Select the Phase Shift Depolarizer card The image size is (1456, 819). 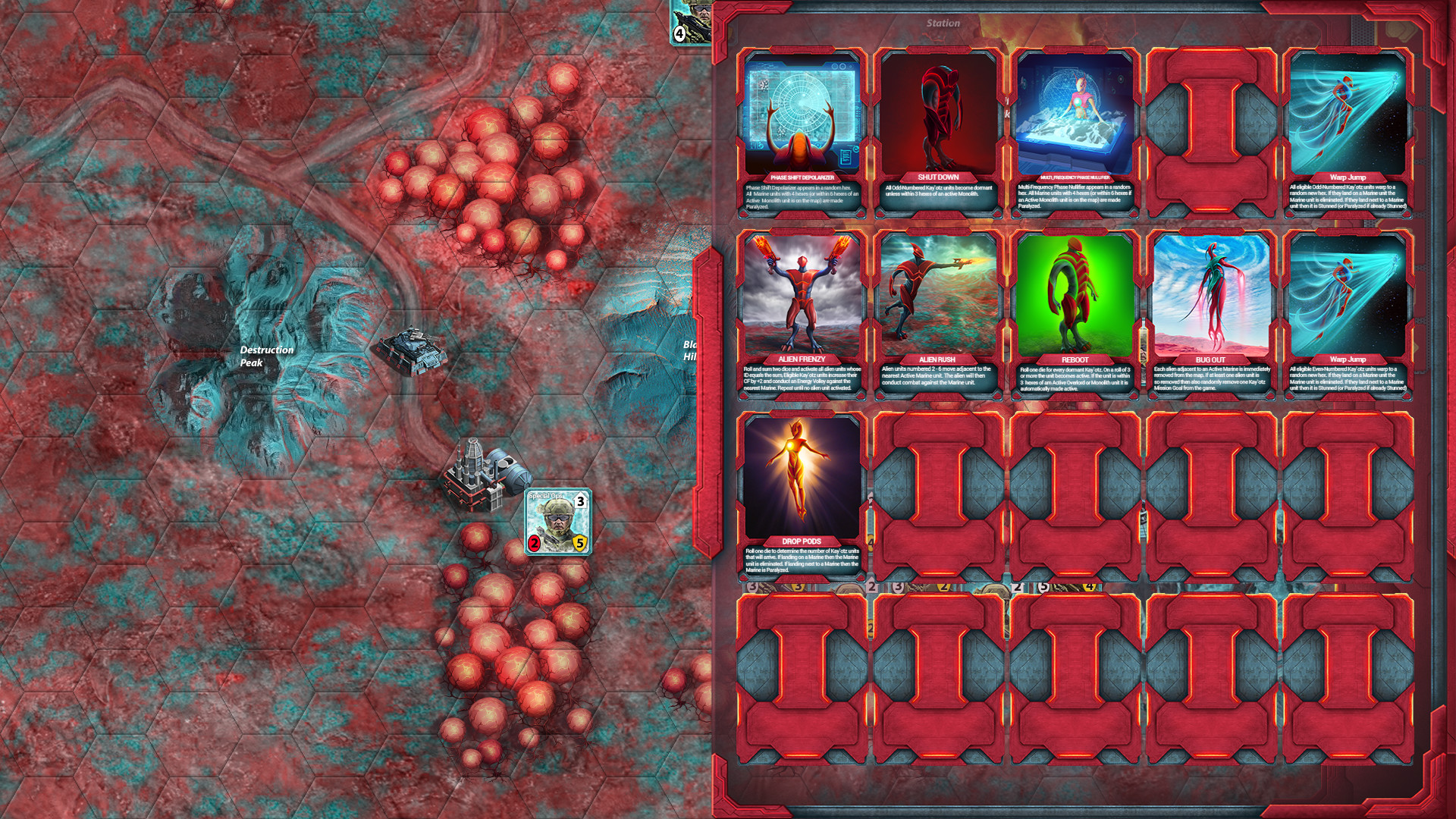pyautogui.click(x=802, y=133)
